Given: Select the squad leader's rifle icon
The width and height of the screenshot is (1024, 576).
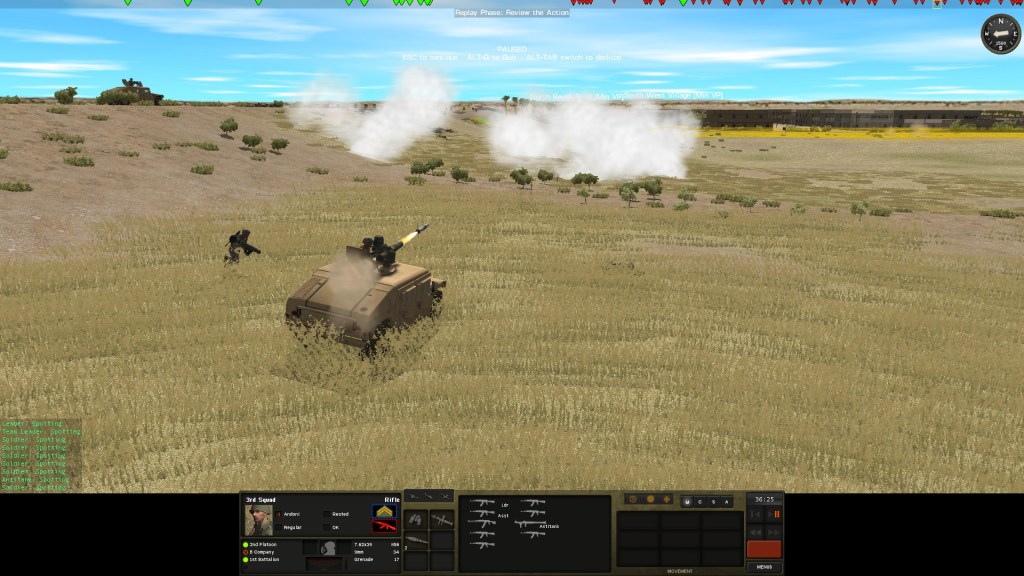Looking at the screenshot, I should 482,503.
